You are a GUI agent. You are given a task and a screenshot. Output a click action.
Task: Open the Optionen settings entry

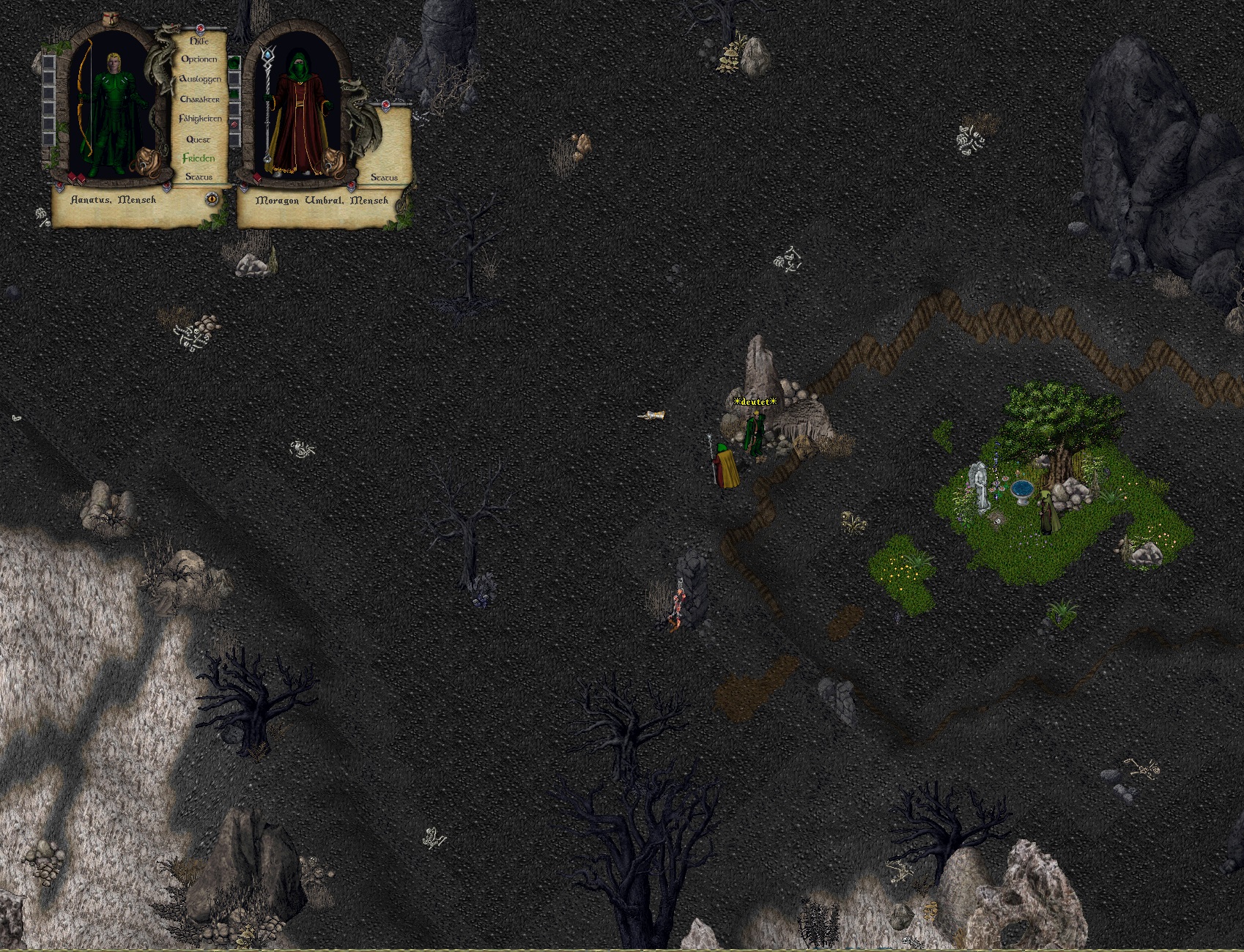(199, 59)
